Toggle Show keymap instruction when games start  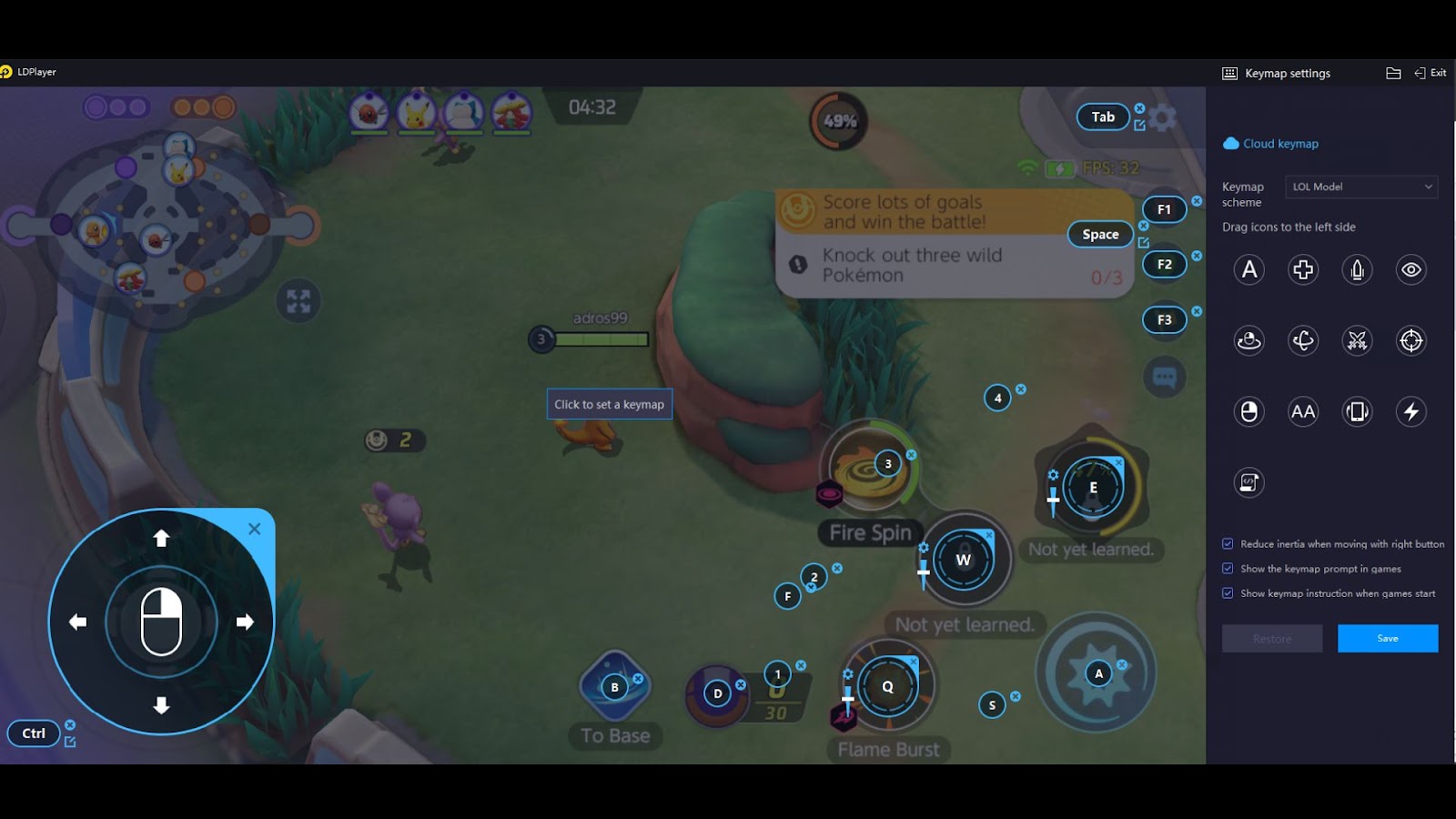tap(1228, 593)
